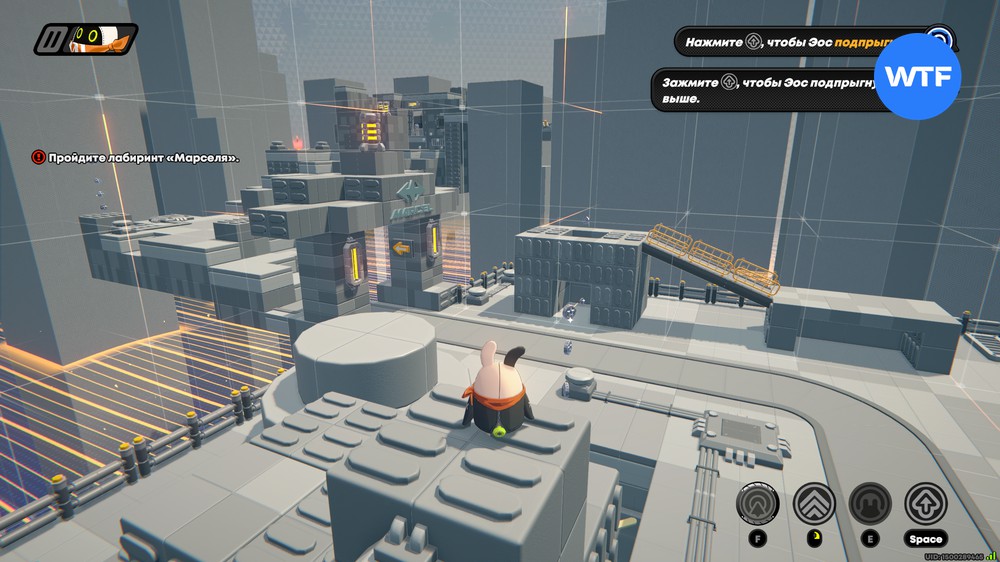The image size is (1000, 562).
Task: Open the «Марселя» labyrinth objective tracker
Action: pos(136,157)
